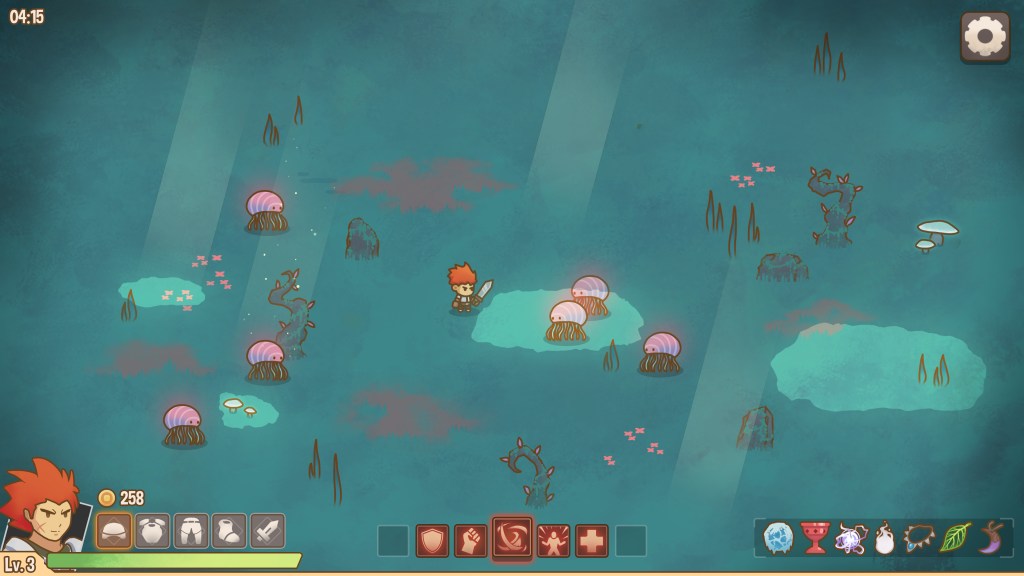Select the pants equipment slot
1024x576 pixels.
(191, 530)
